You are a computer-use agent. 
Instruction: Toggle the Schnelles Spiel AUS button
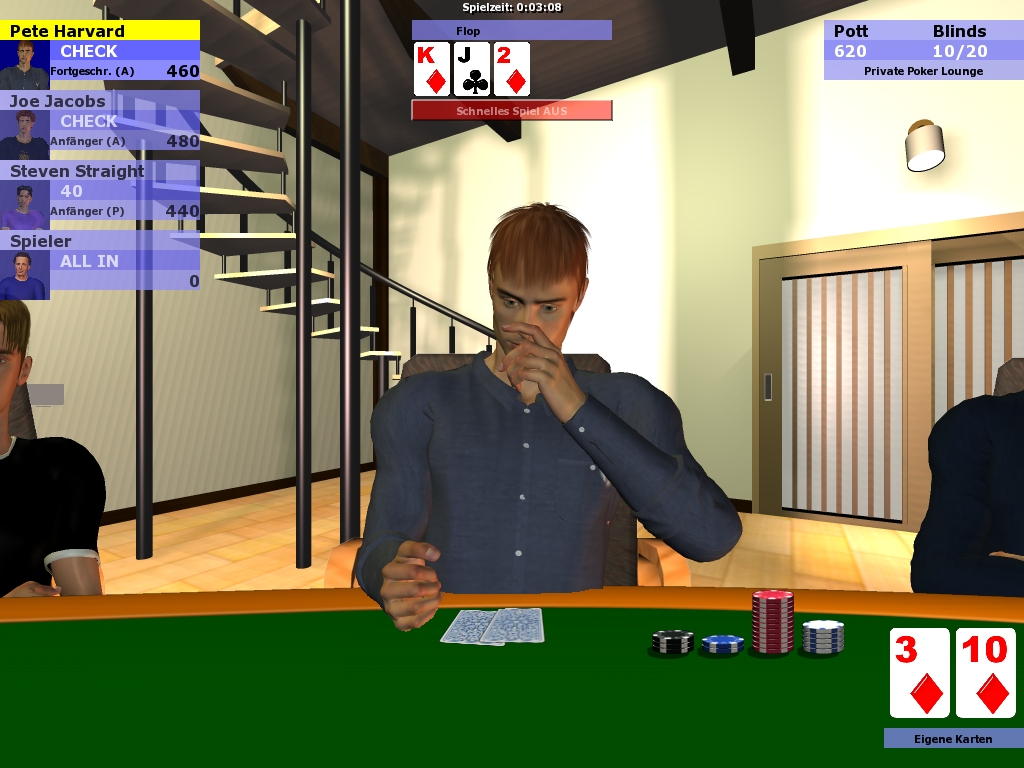click(x=511, y=111)
